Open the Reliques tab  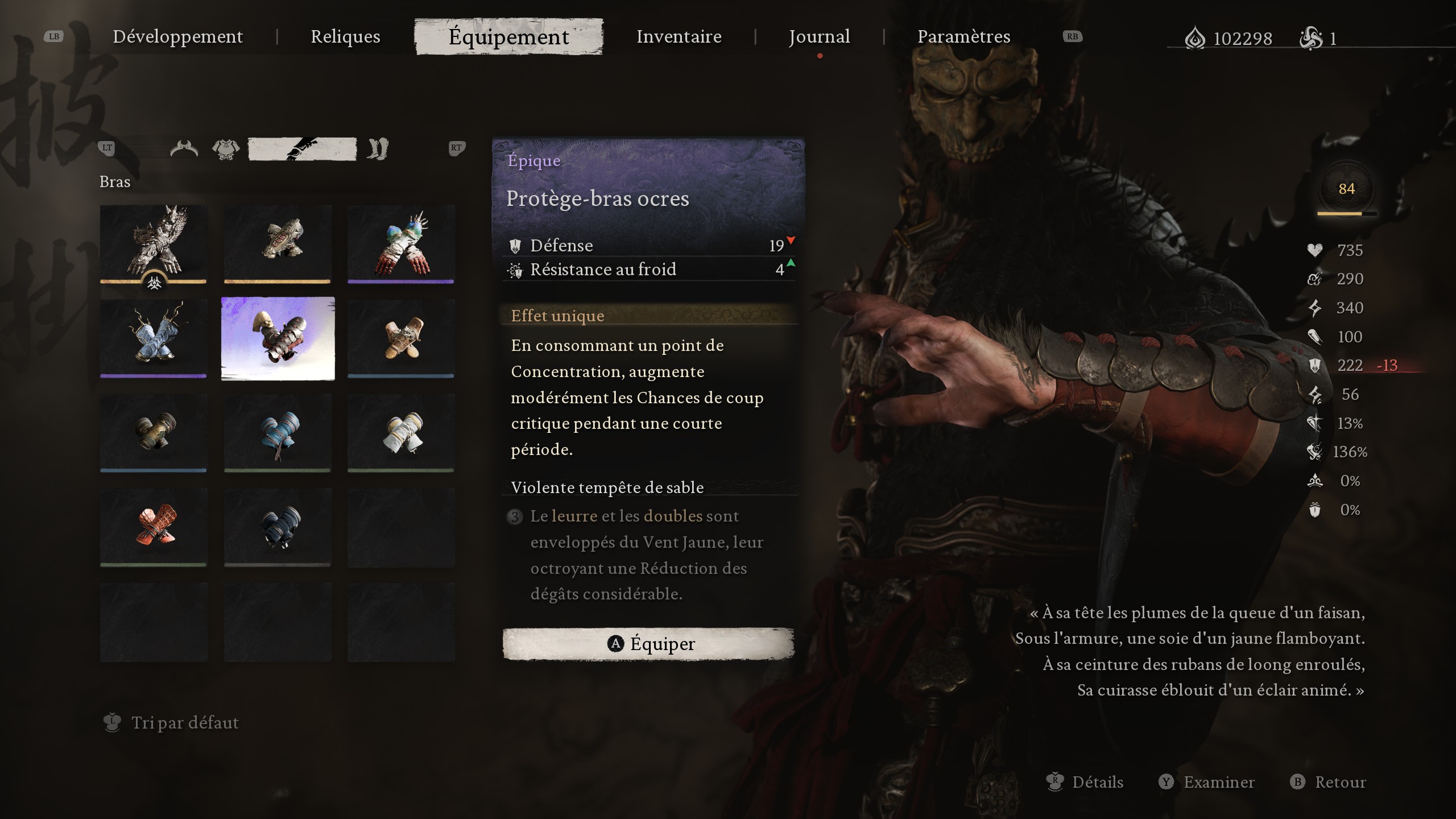click(x=345, y=36)
